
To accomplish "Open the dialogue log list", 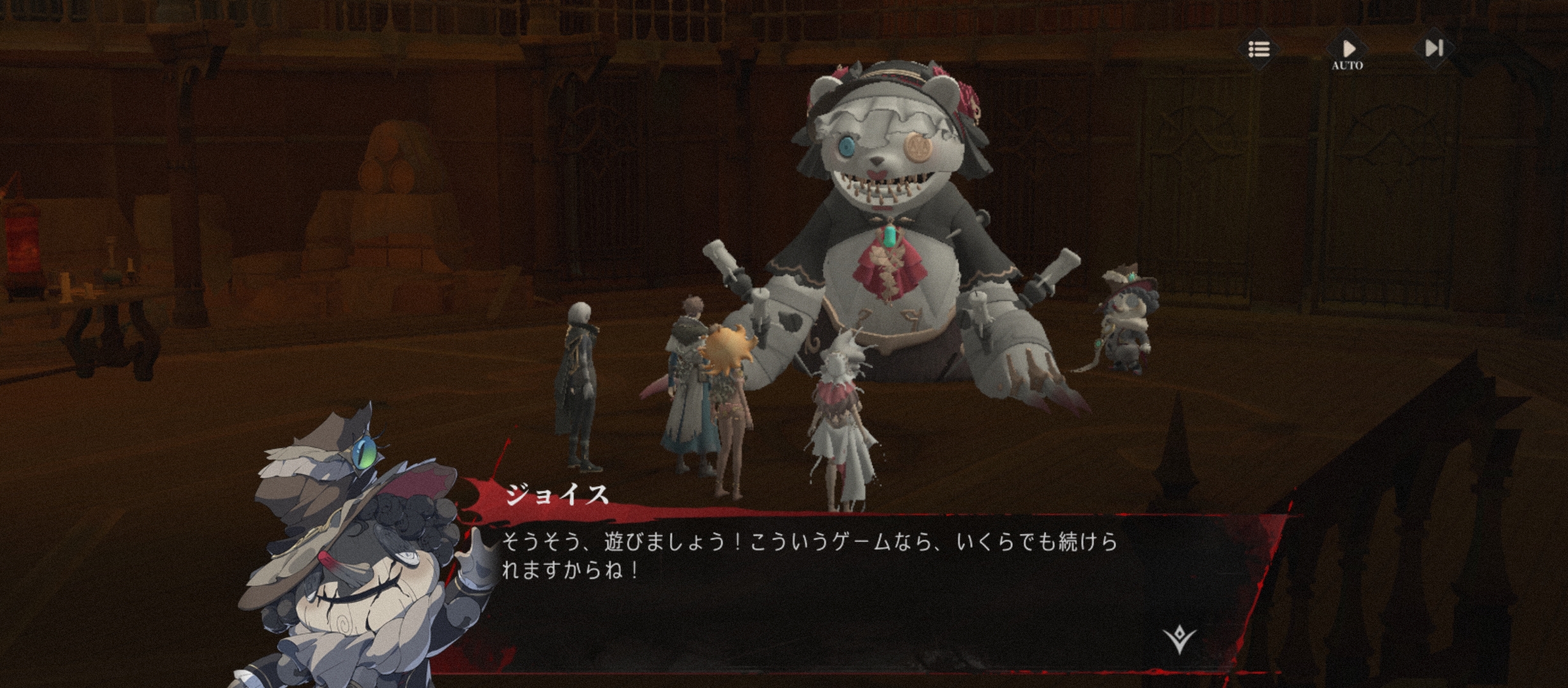I will coord(1258,49).
